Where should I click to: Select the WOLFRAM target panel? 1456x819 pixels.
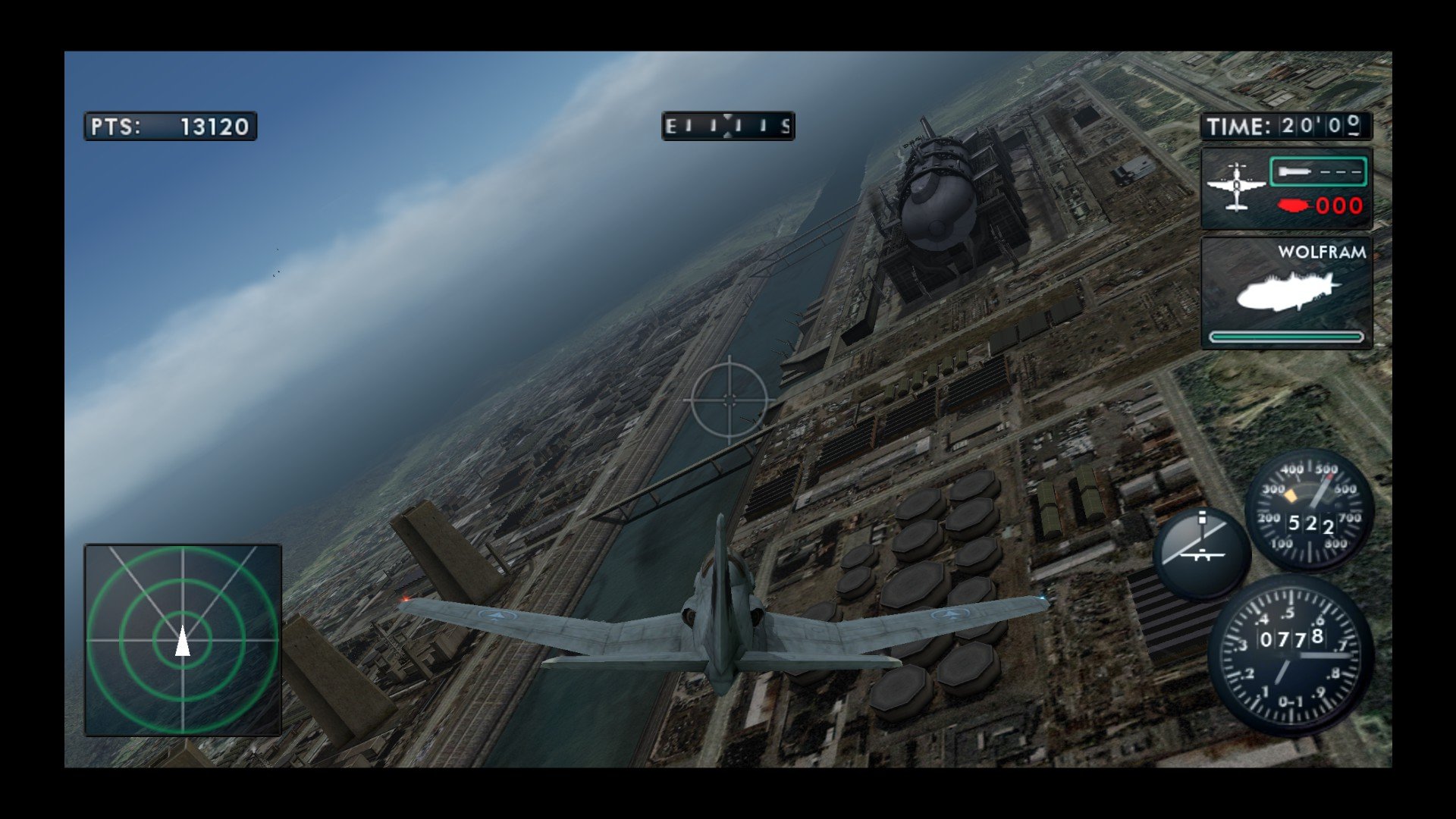[x=1286, y=293]
